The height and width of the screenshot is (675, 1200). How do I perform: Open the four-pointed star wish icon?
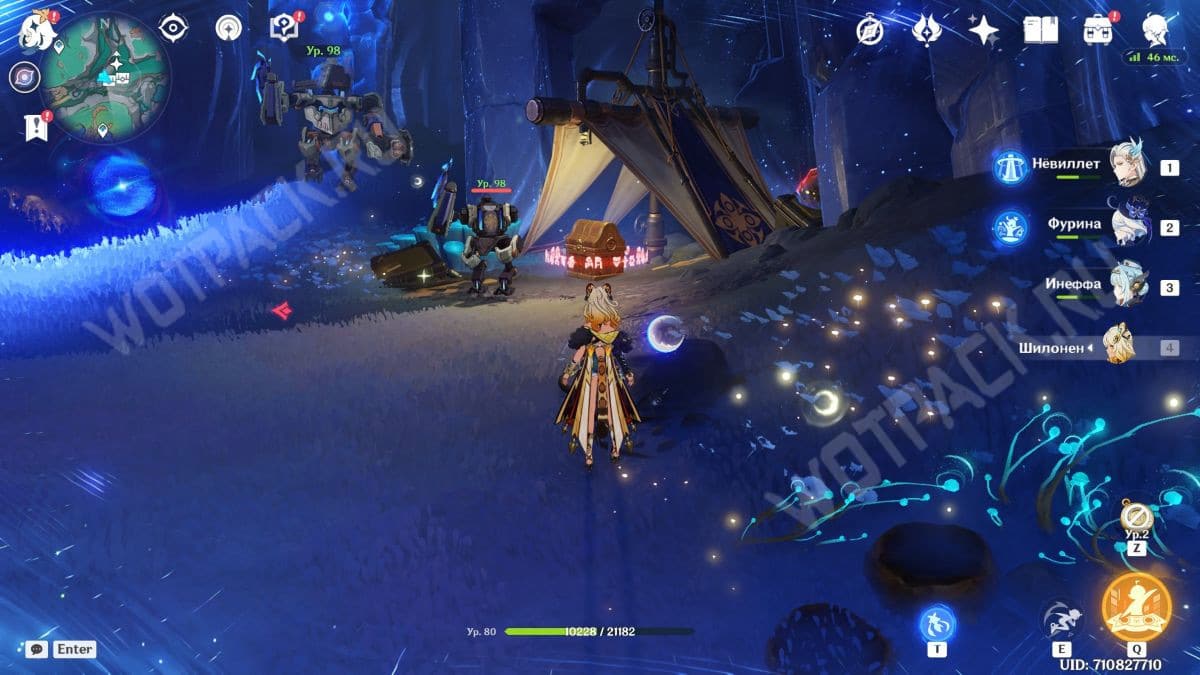[983, 31]
